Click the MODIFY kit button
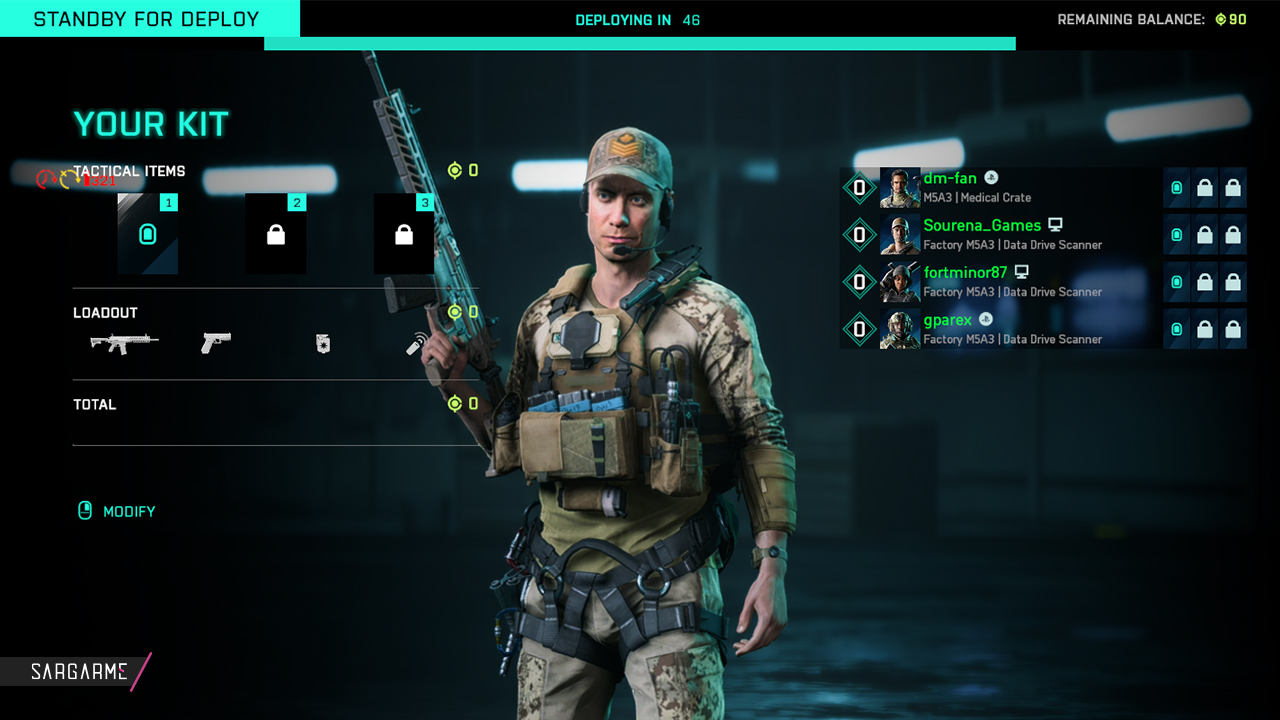This screenshot has height=720, width=1280. [118, 511]
